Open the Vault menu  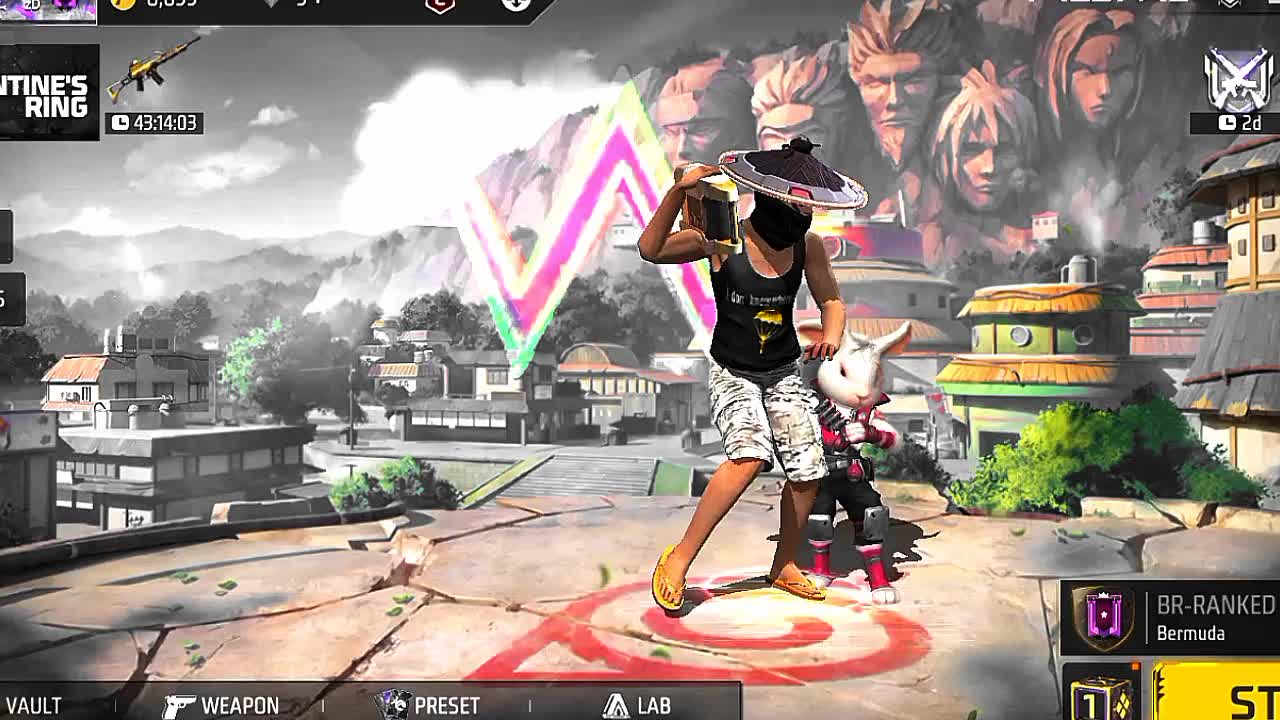click(34, 705)
